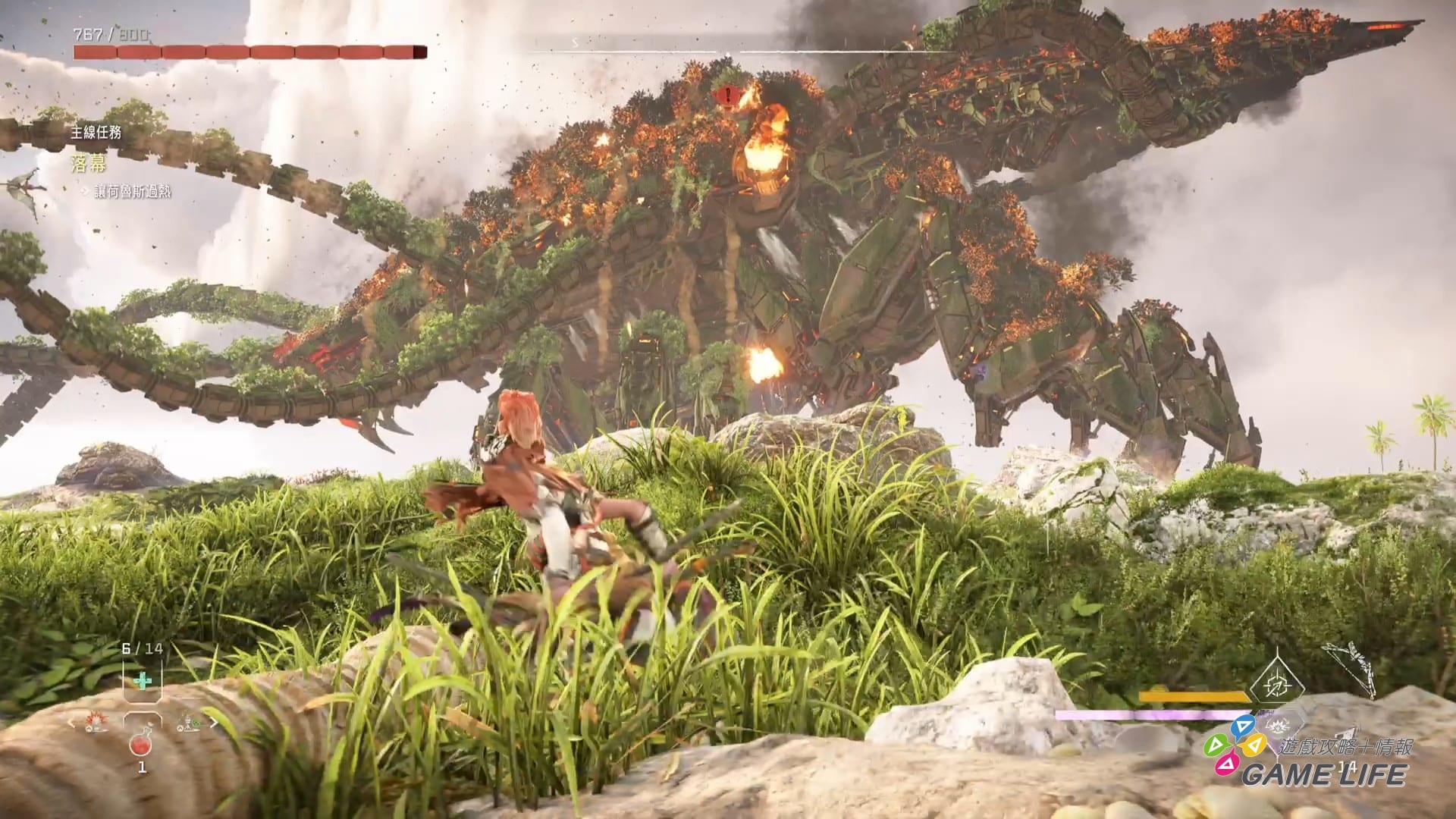Use the red health potion
This screenshot has height=819, width=1456.
tap(142, 744)
